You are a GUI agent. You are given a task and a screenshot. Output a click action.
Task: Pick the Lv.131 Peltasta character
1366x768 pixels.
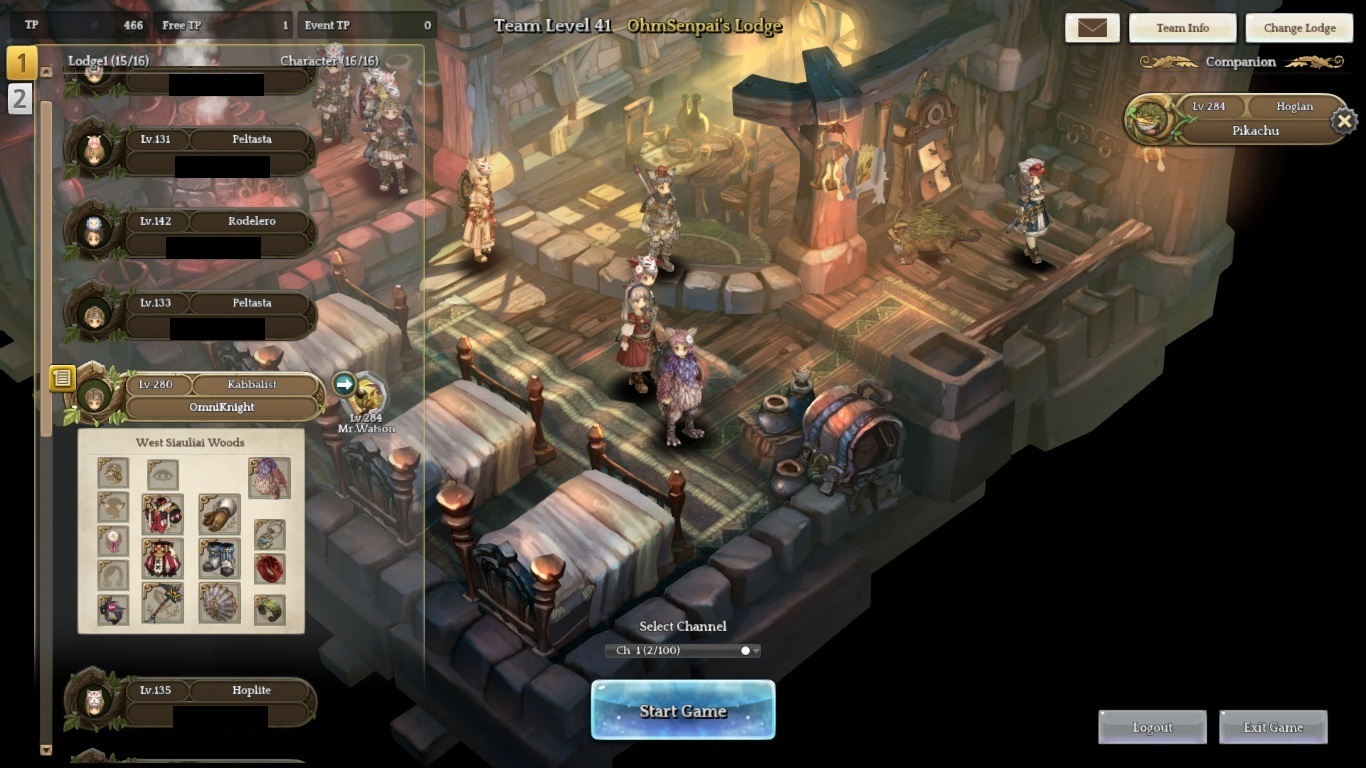tap(218, 150)
